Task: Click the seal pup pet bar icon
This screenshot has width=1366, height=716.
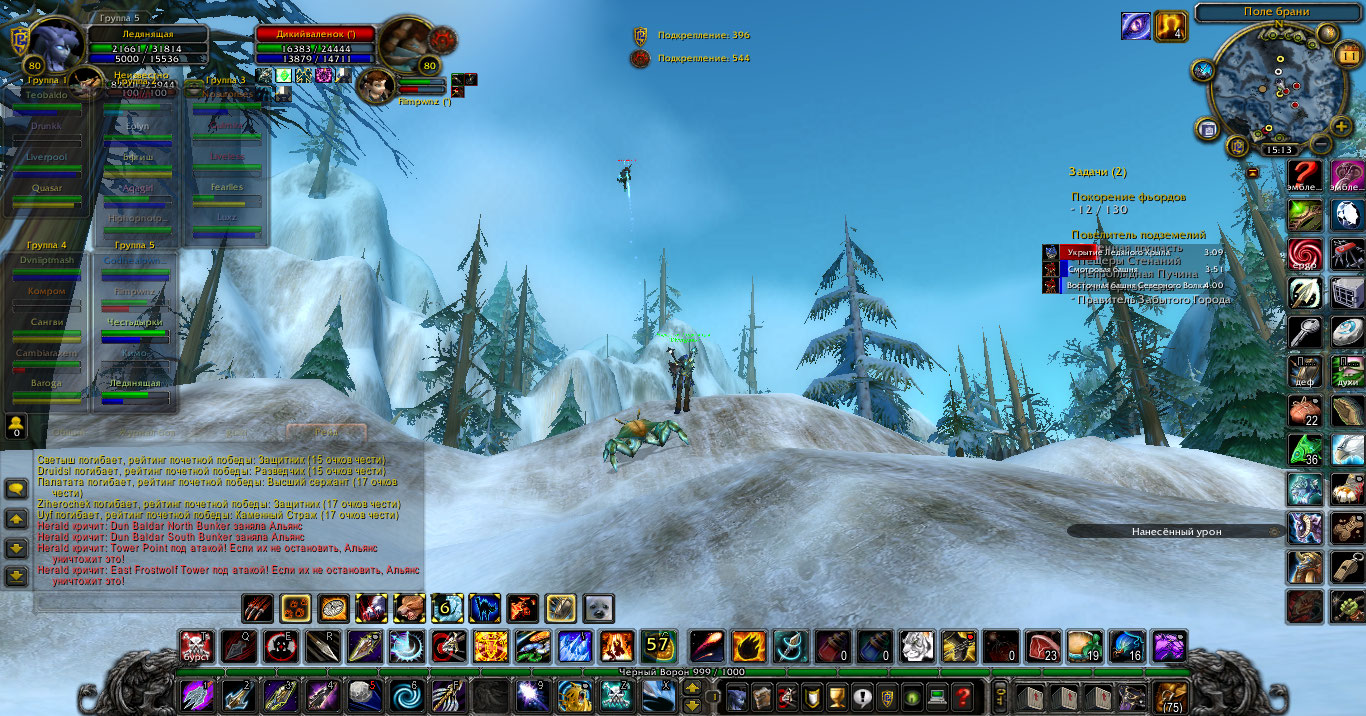Action: coord(599,608)
